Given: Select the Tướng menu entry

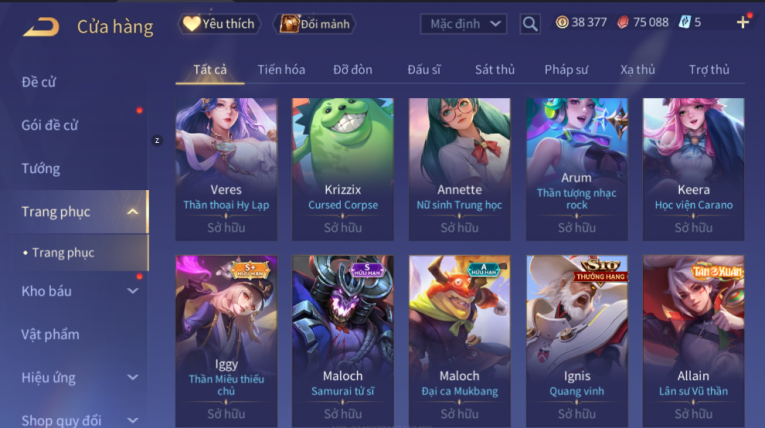Looking at the screenshot, I should pos(41,168).
